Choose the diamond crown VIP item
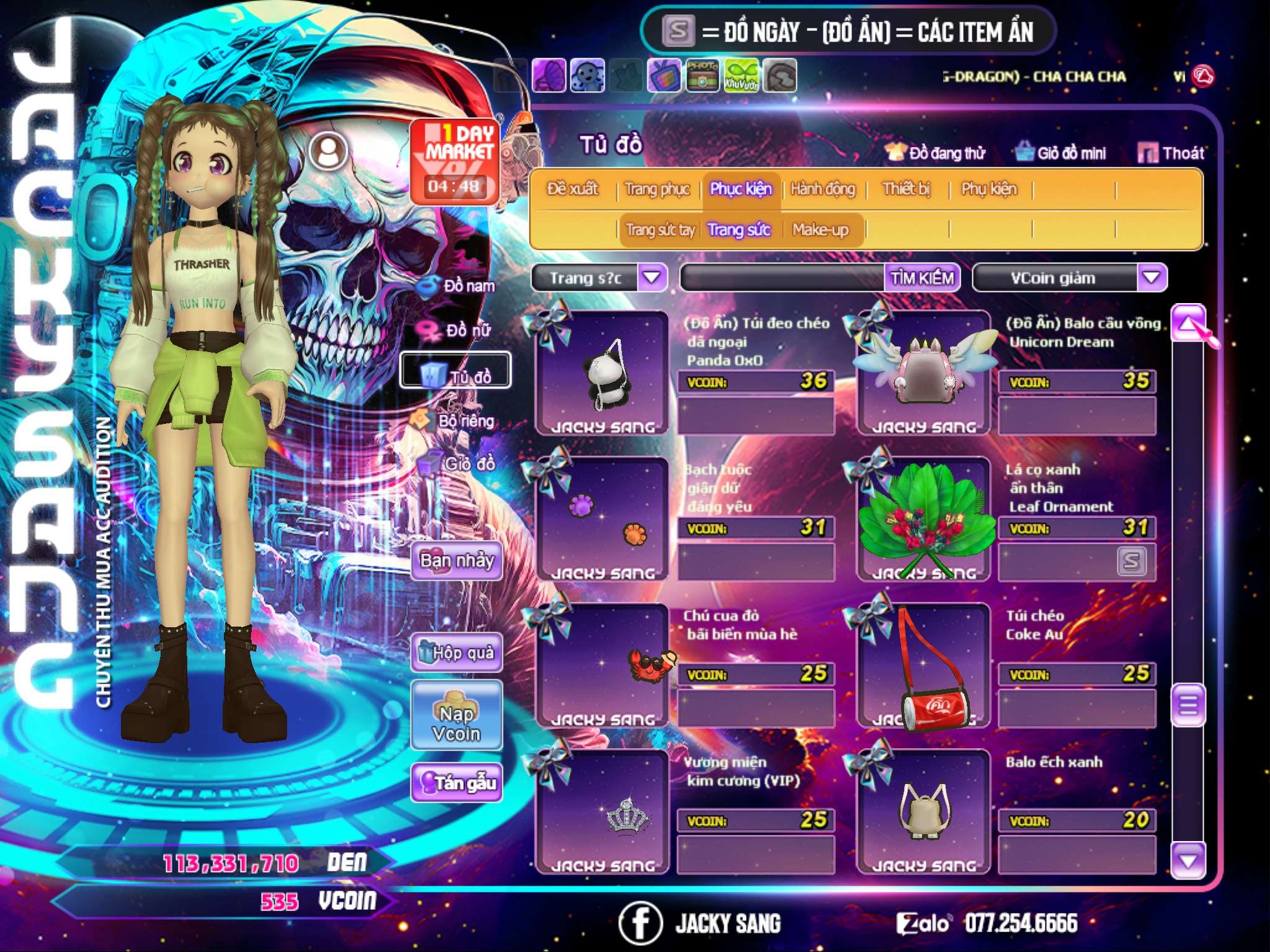The height and width of the screenshot is (952, 1270). pos(602,812)
